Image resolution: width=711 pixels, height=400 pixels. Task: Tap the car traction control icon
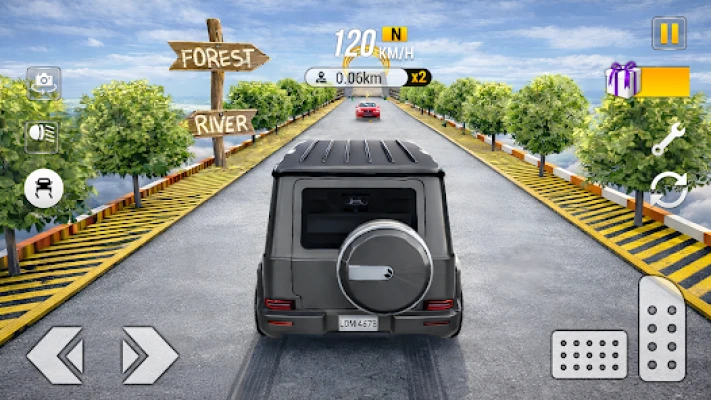click(x=43, y=187)
